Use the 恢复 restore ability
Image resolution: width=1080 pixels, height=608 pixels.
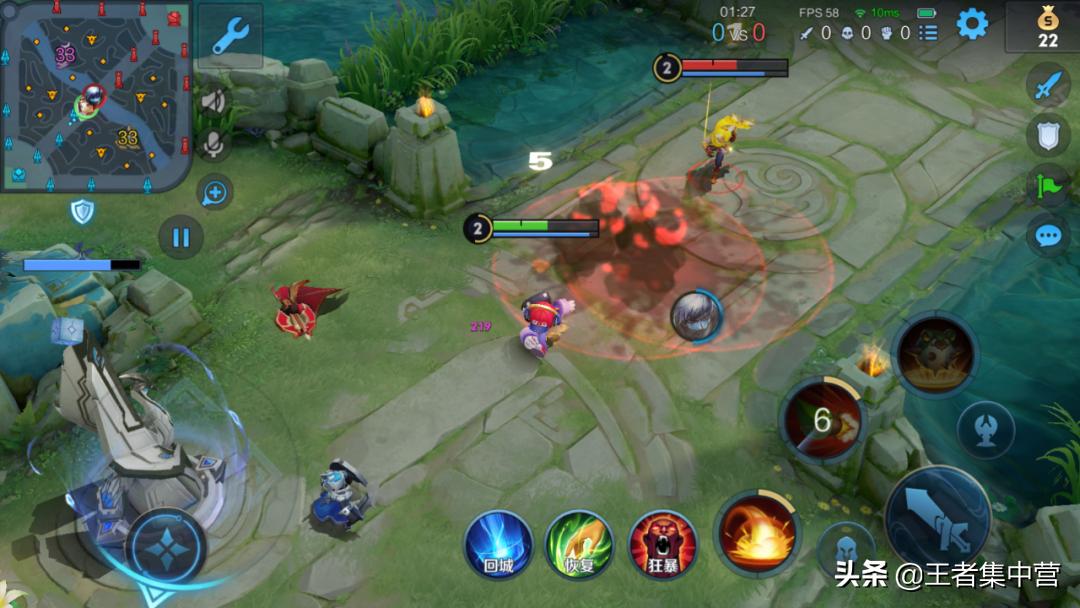pos(579,545)
